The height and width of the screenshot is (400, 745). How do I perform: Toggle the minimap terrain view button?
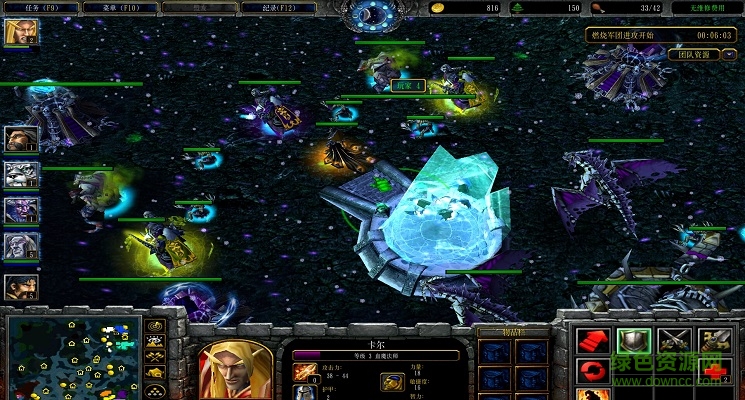point(155,341)
